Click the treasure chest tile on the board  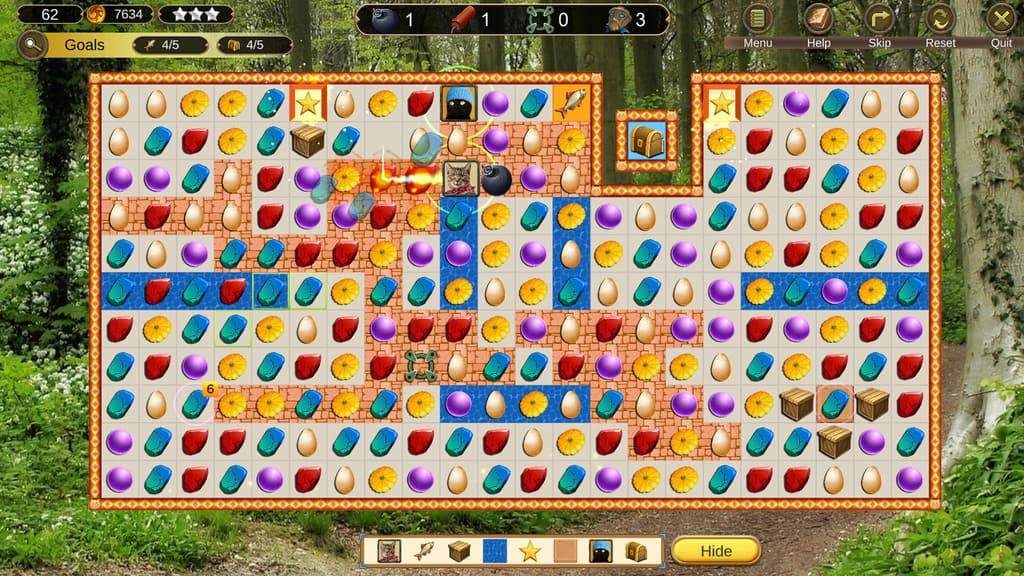[646, 141]
